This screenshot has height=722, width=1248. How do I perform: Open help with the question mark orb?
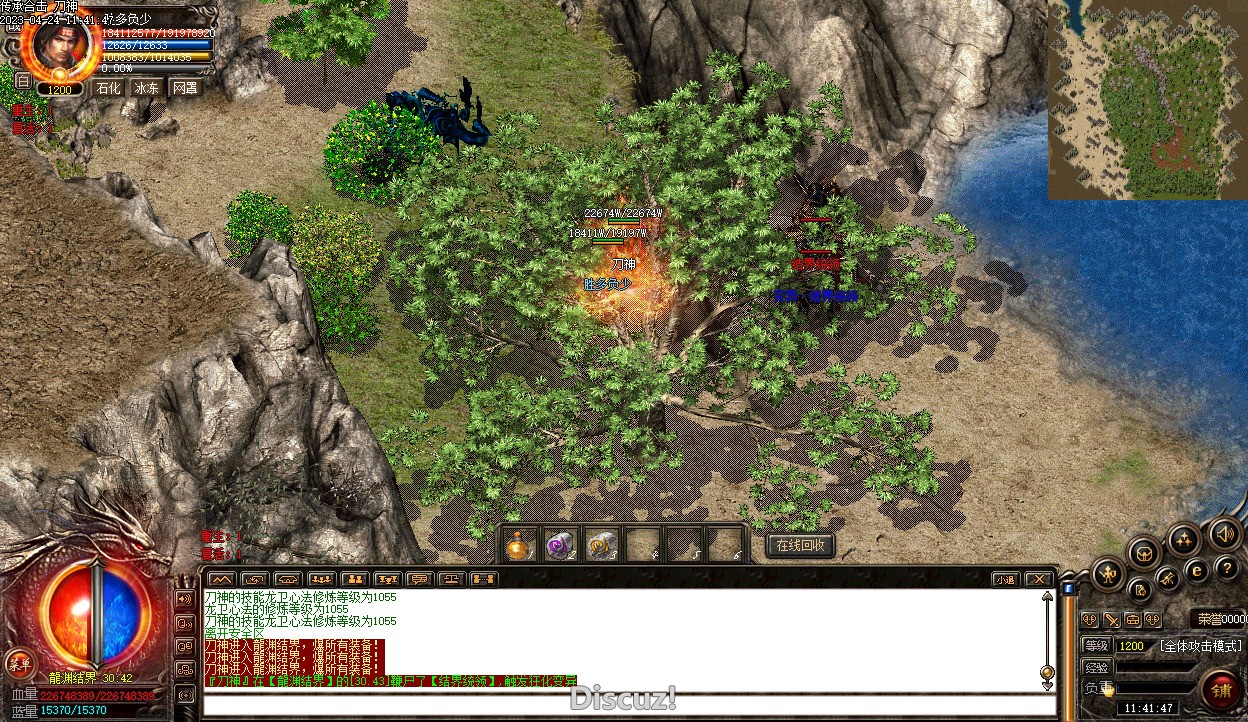pyautogui.click(x=1227, y=568)
